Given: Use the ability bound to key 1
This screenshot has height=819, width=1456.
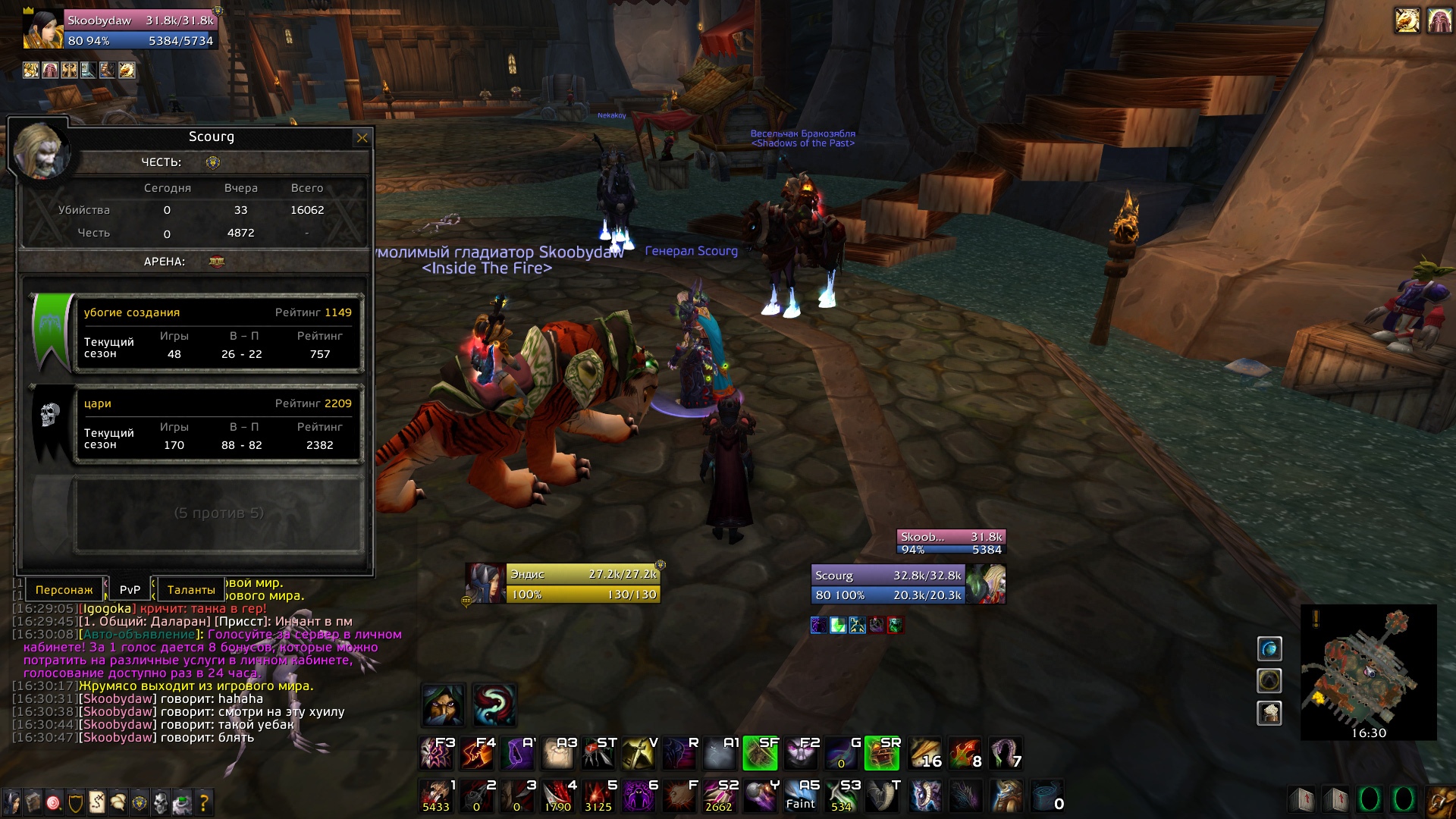Looking at the screenshot, I should tap(437, 796).
